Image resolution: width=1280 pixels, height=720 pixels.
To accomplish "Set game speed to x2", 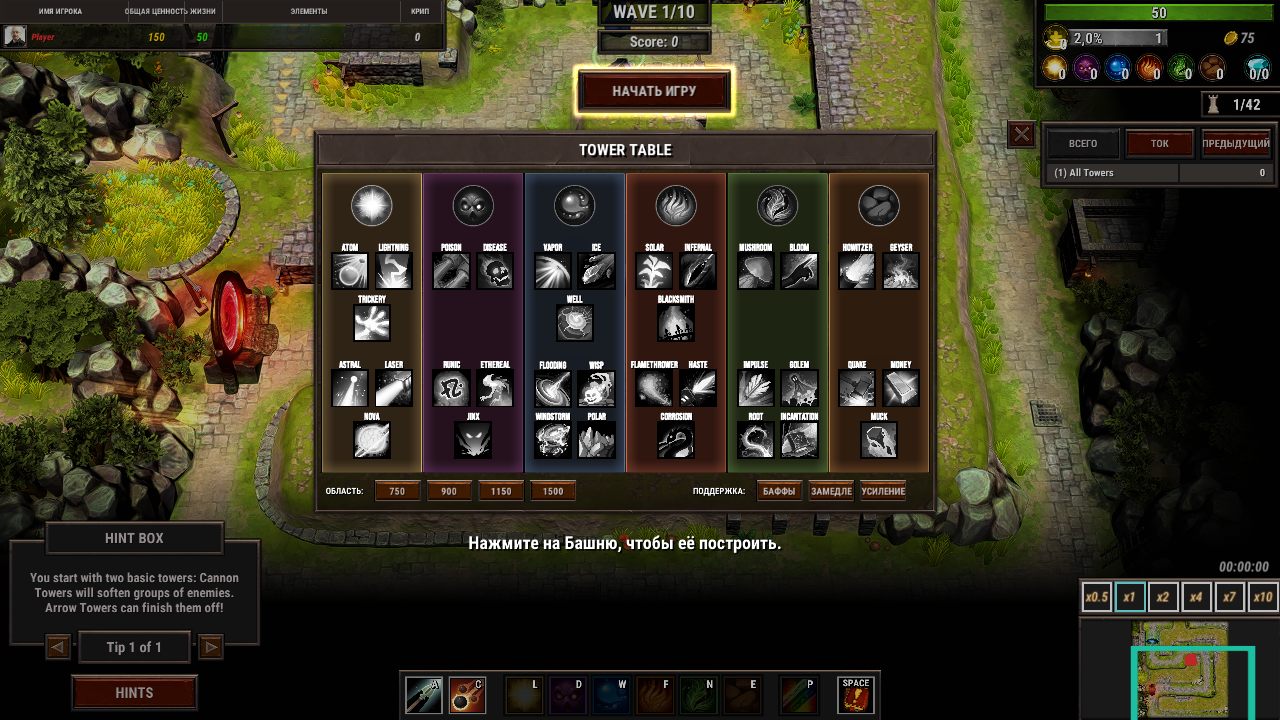I will pyautogui.click(x=1163, y=597).
